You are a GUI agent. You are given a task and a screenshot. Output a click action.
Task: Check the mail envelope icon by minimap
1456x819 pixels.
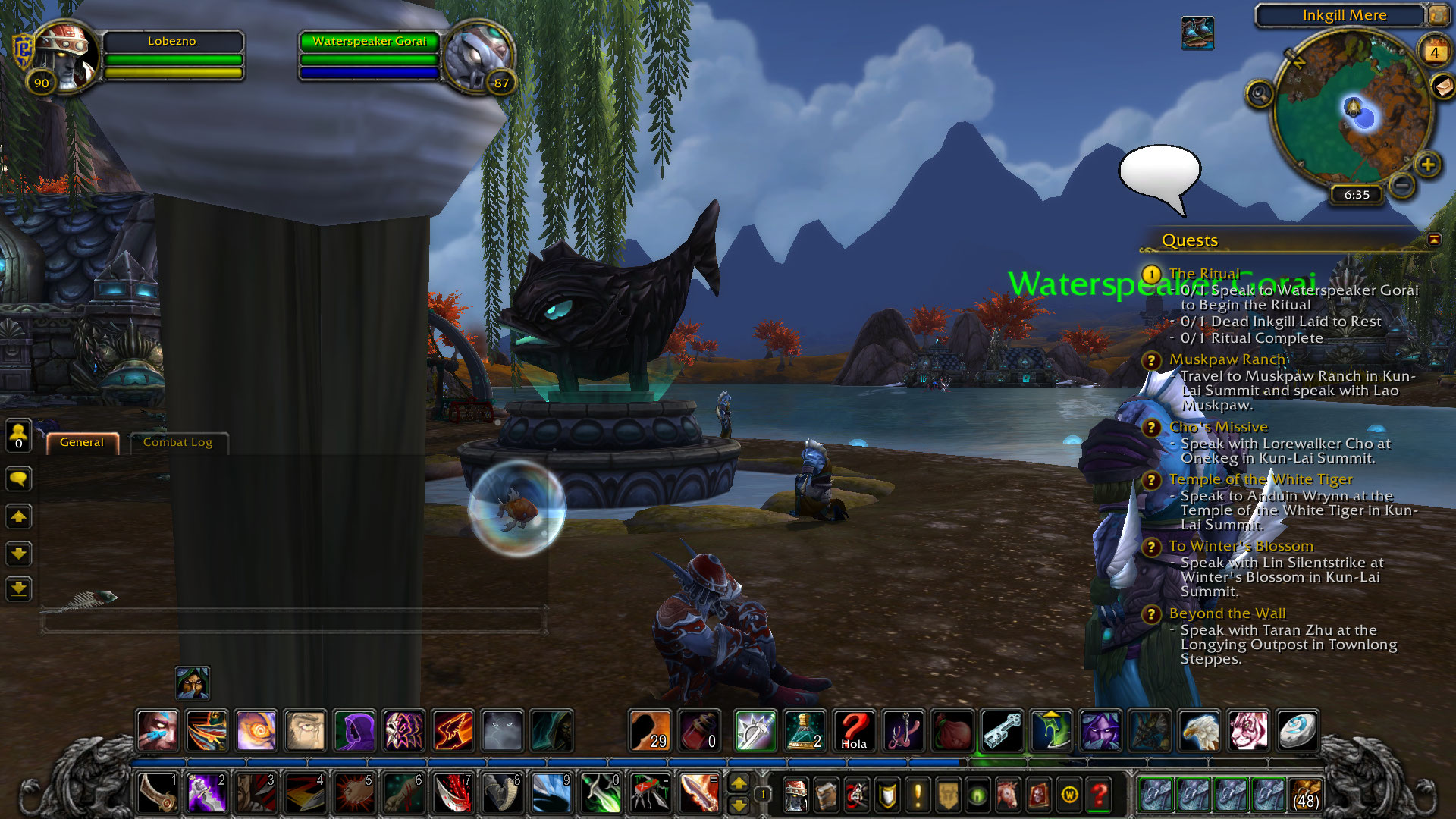pos(1443,86)
